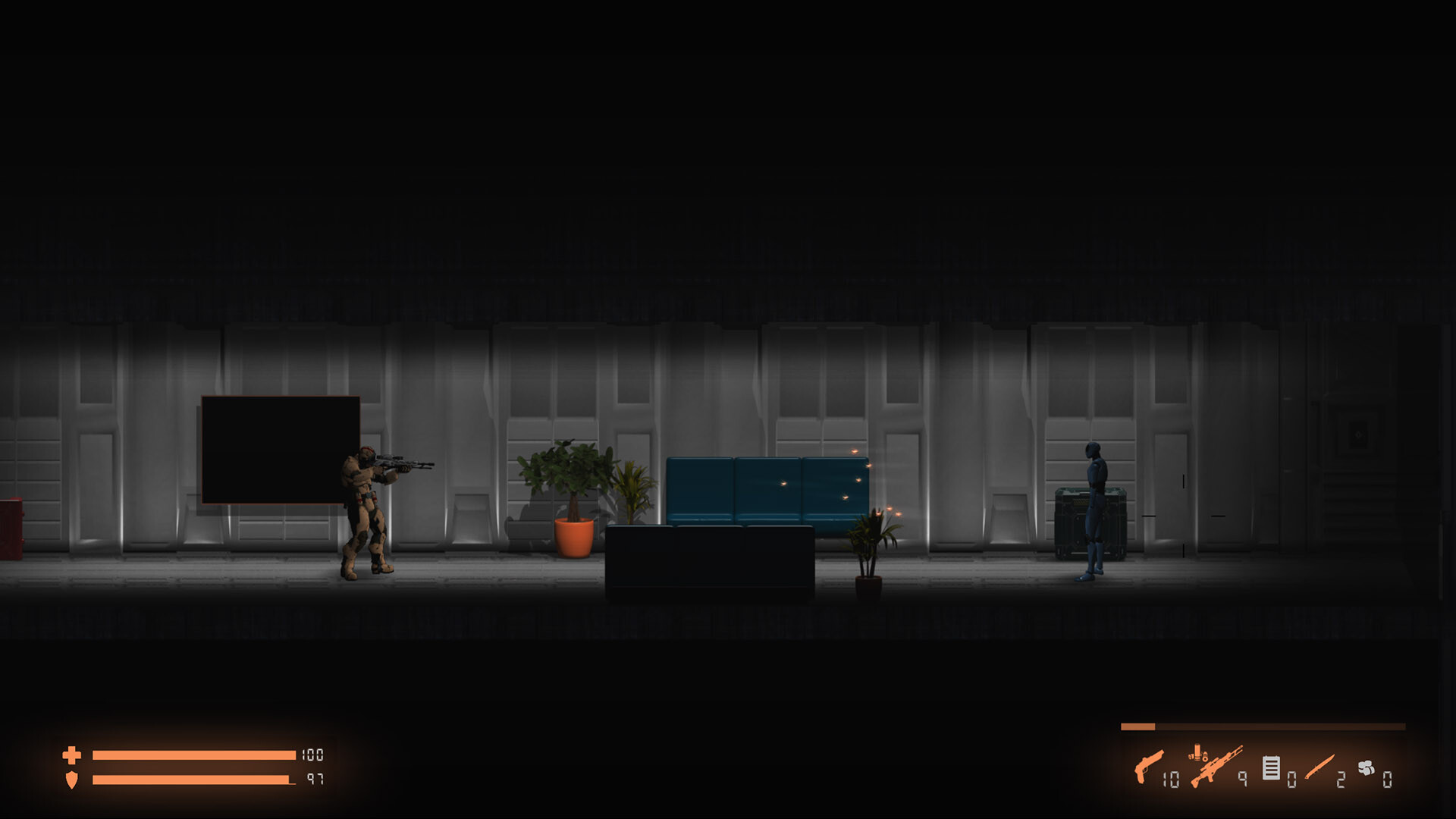
Task: Click the ammo magazine icon
Action: click(x=1271, y=768)
